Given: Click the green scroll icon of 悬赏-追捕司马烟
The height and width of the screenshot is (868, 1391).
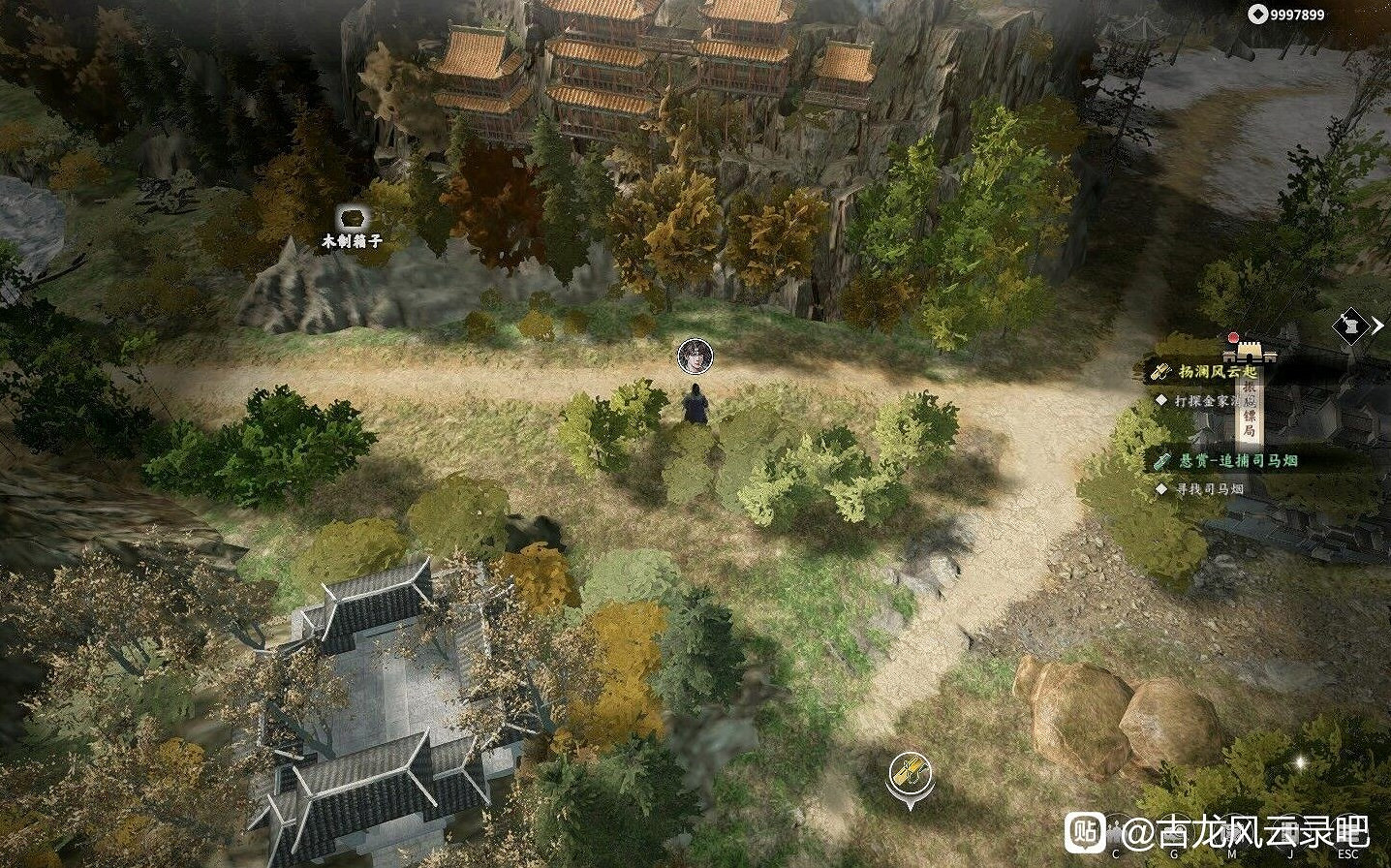Looking at the screenshot, I should point(1161,459).
